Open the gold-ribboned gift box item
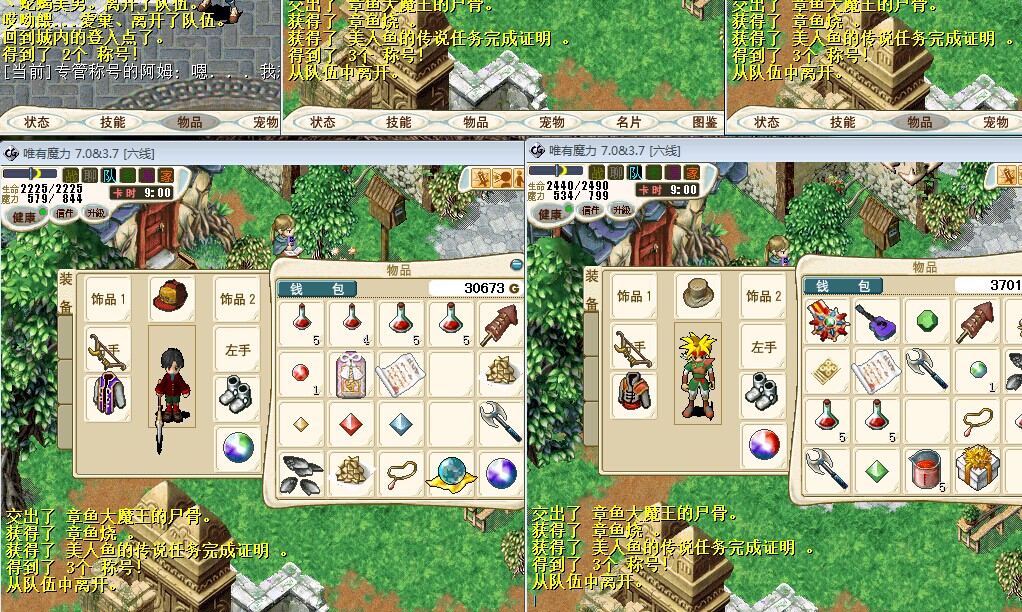Image resolution: width=1022 pixels, height=612 pixels. [x=976, y=469]
